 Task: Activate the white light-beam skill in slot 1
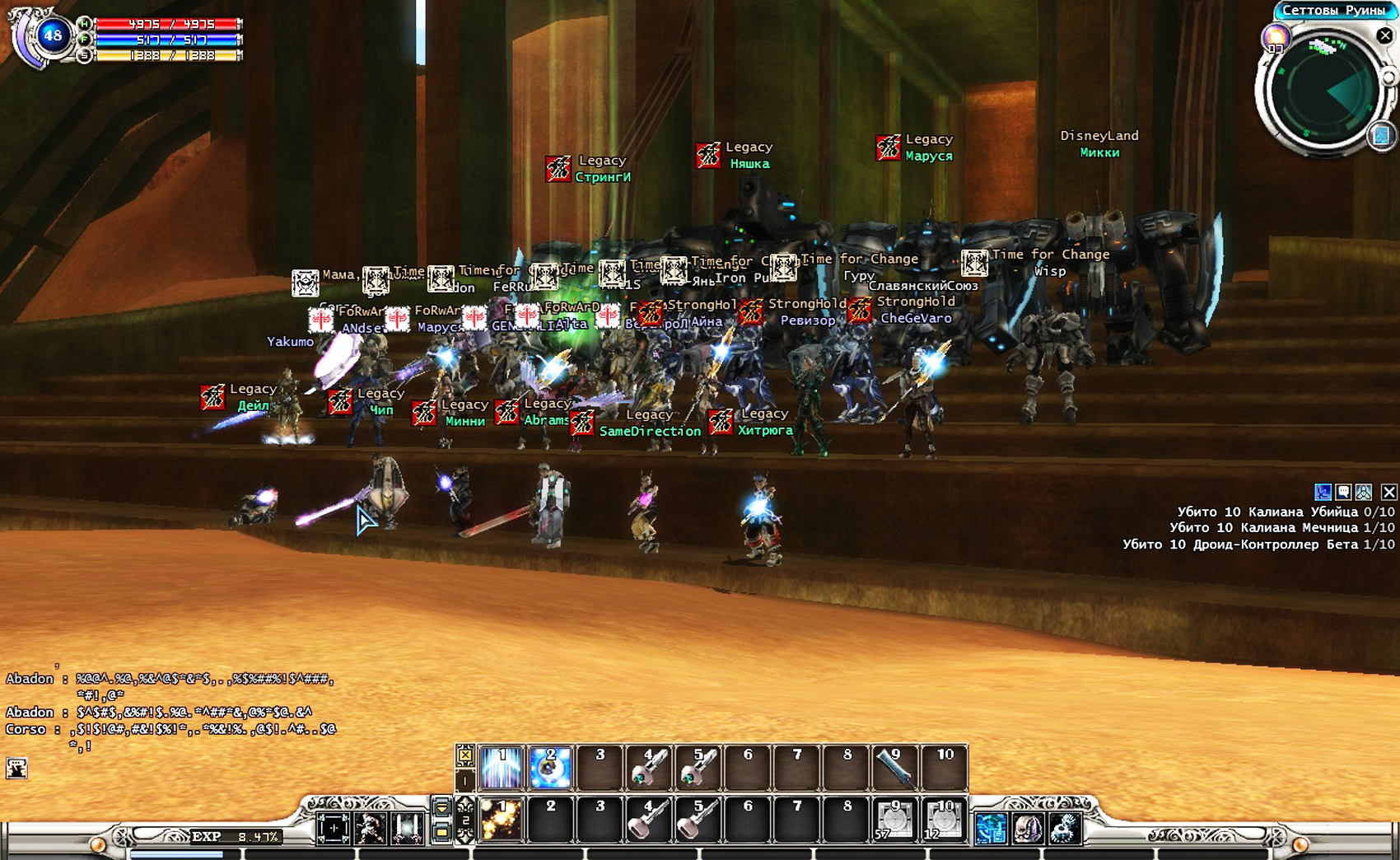coord(502,768)
